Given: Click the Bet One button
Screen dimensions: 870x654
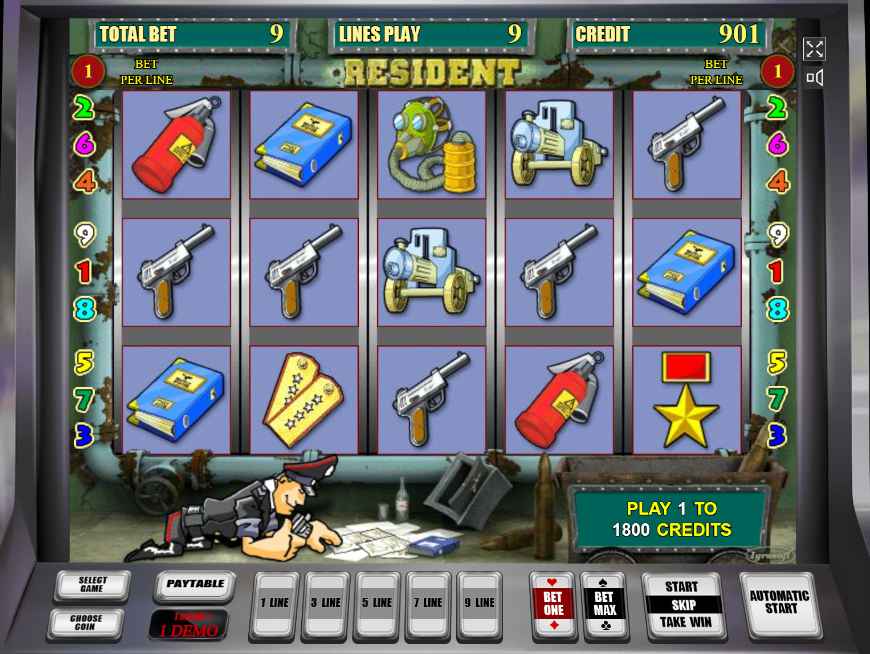Looking at the screenshot, I should [553, 604].
